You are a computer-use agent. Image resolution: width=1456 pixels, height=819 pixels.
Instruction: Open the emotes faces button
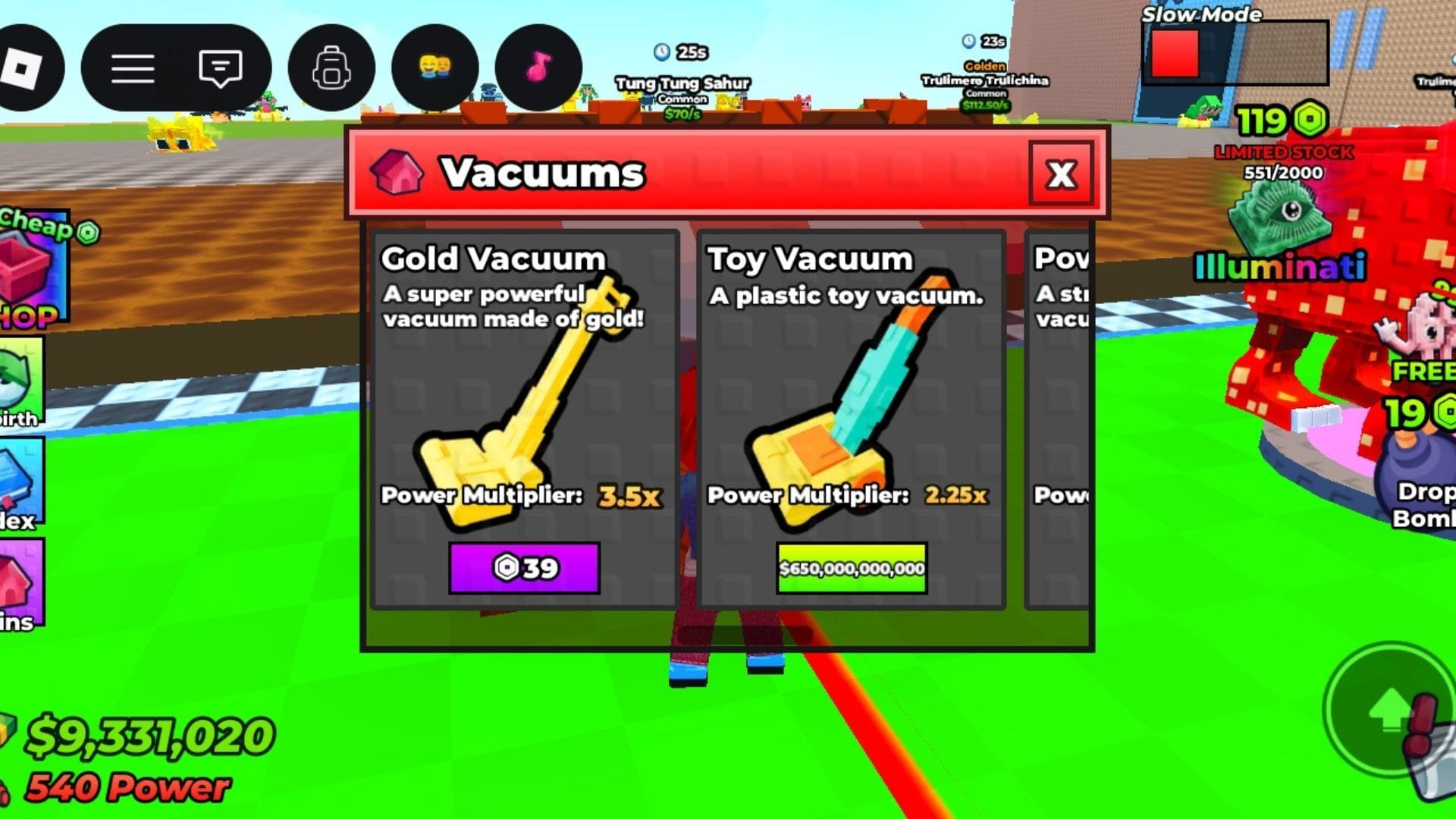point(435,68)
